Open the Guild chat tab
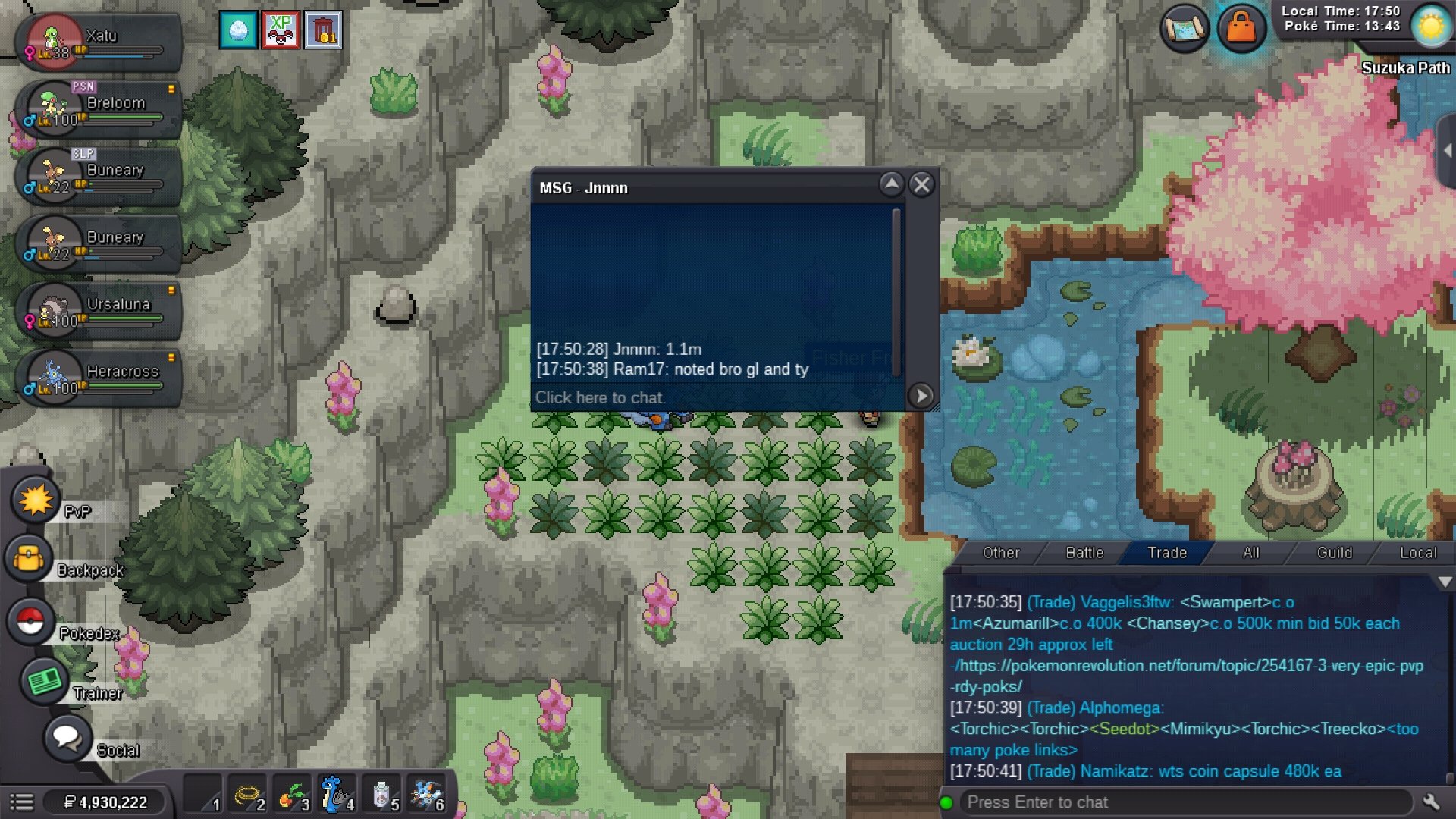Screen dimensions: 1456x819 click(x=1334, y=553)
